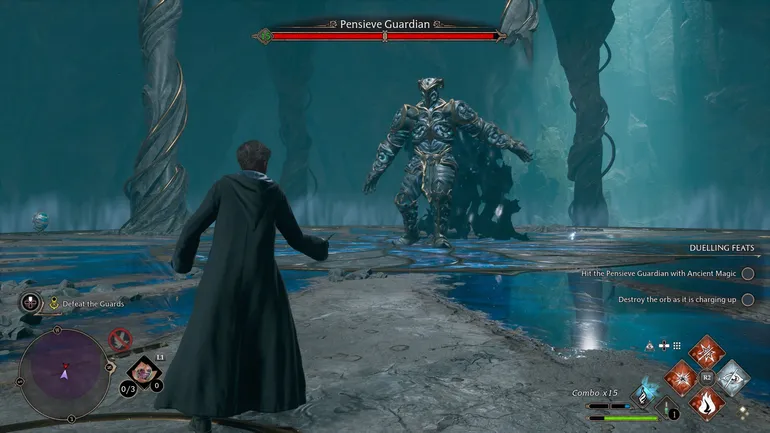
Task: Select the flower item slot near minimap
Action: 142,372
